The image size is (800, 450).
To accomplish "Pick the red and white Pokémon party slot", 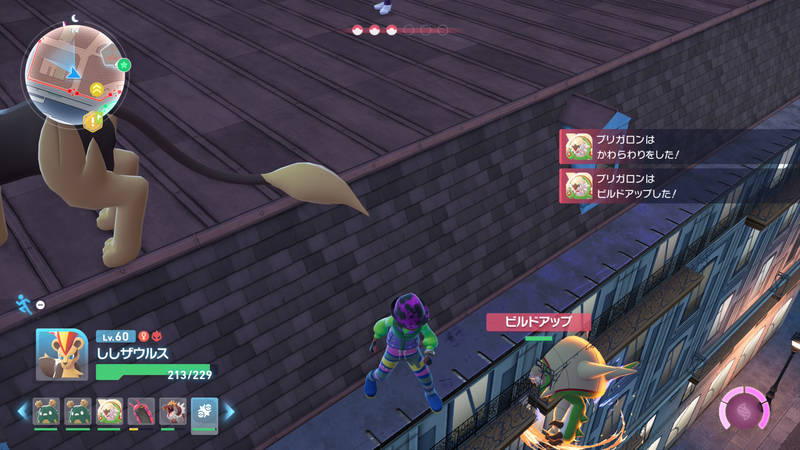I will pyautogui.click(x=171, y=410).
